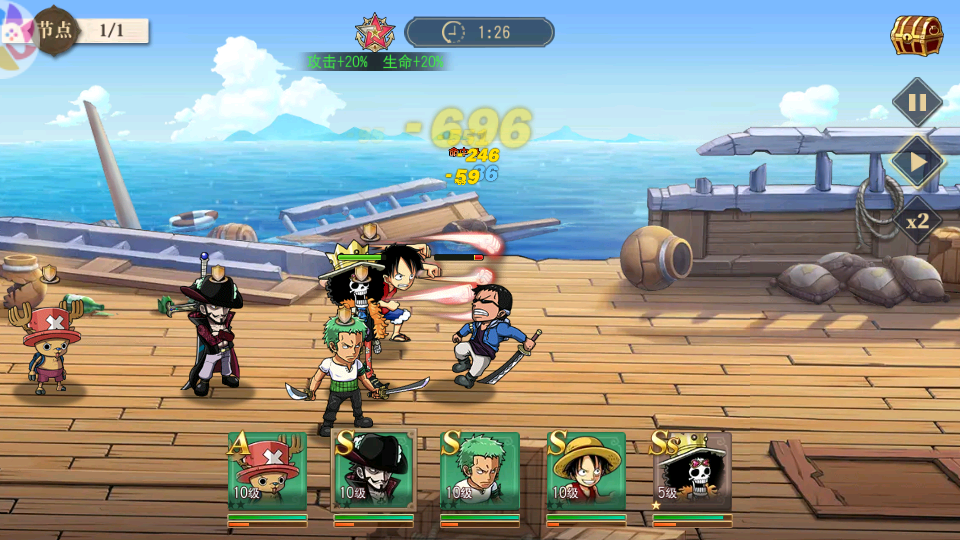Click the red star buff emblem
This screenshot has height=540, width=960.
[x=375, y=32]
